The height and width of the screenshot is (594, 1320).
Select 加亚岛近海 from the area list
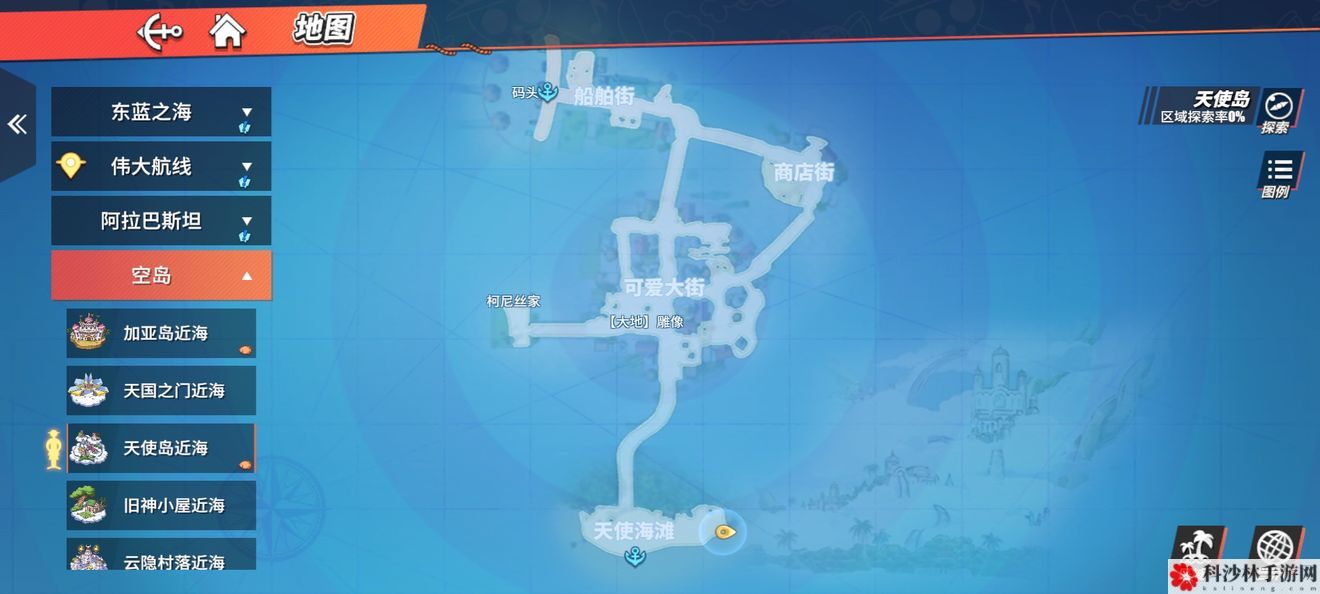[x=161, y=333]
